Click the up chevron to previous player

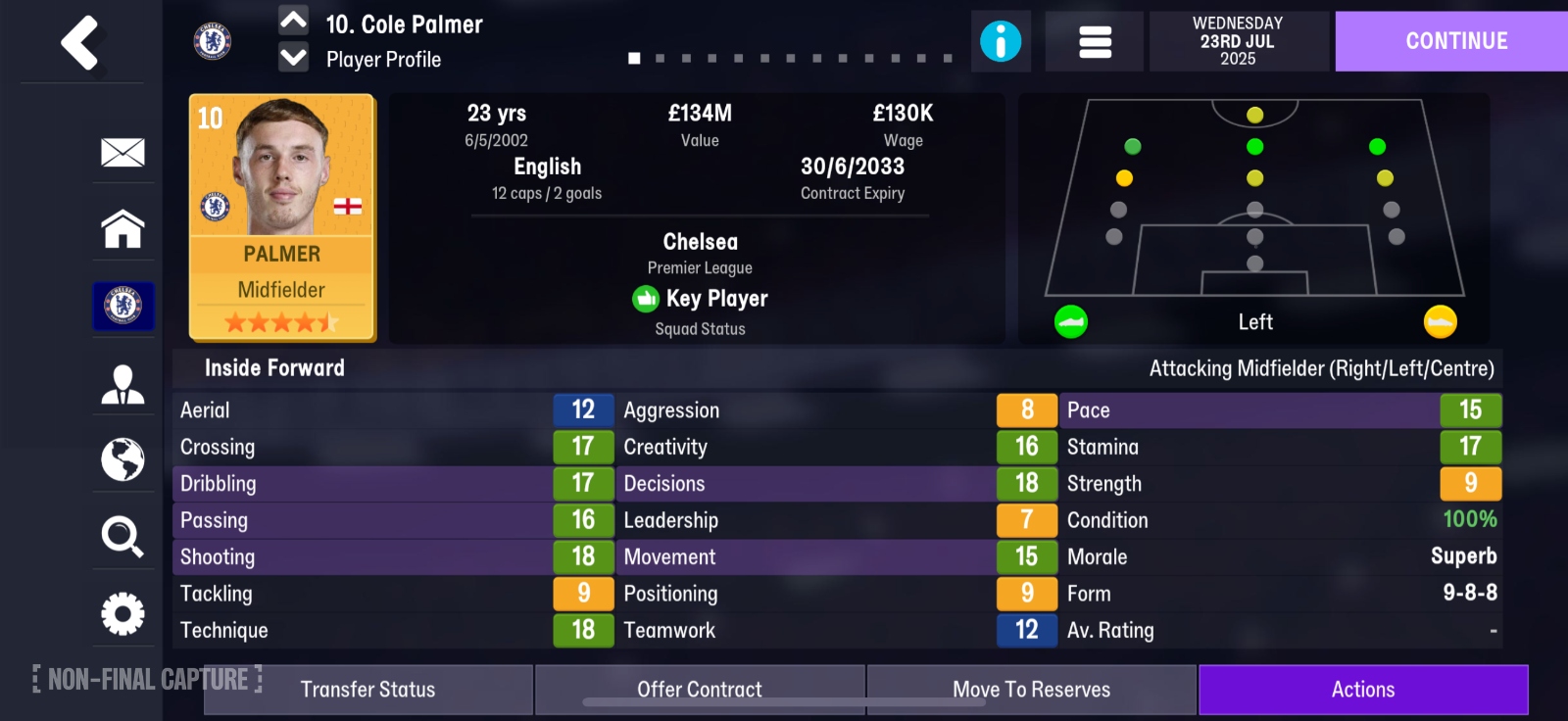(291, 21)
